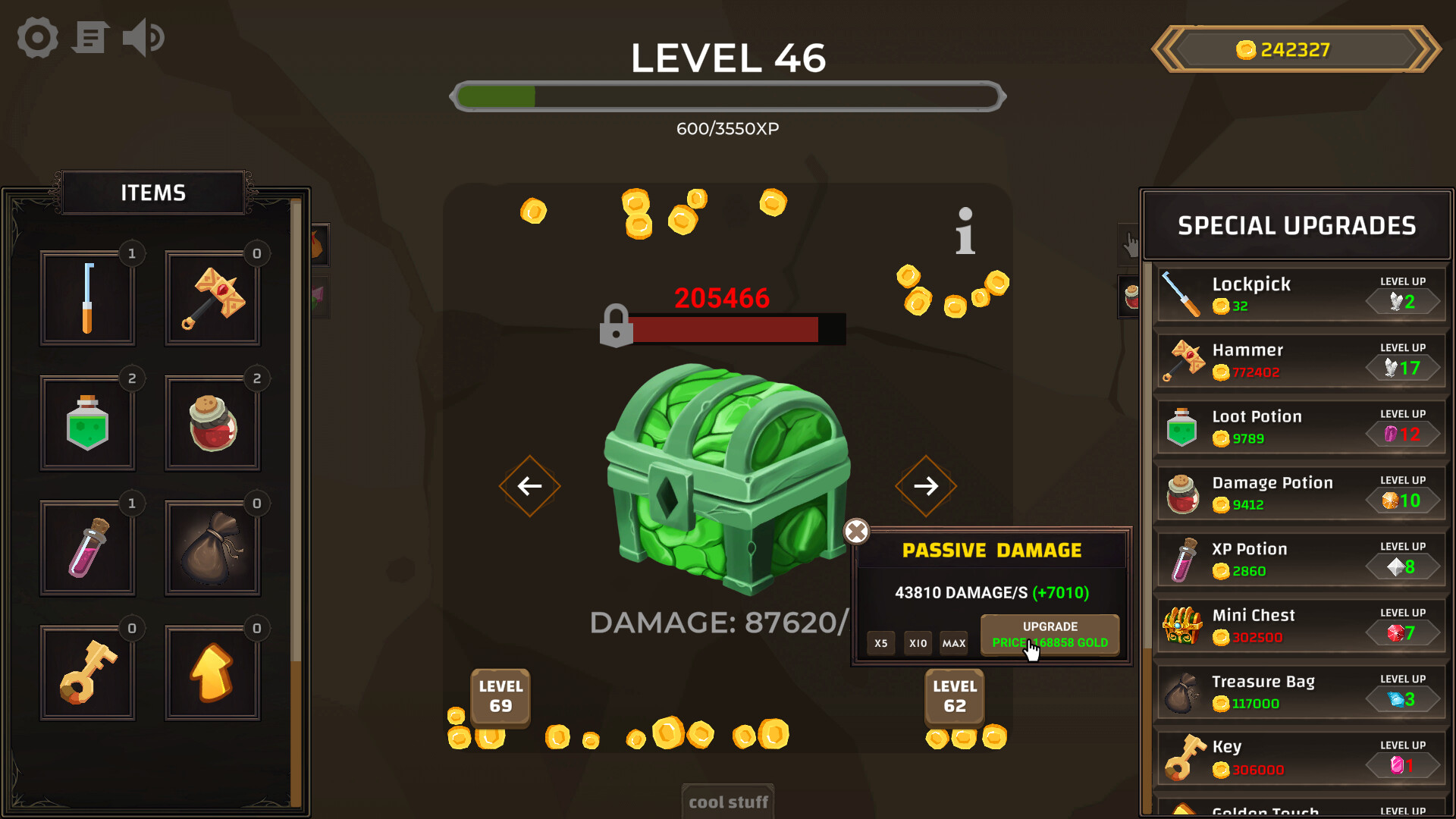Viewport: 1456px width, 819px height.
Task: Navigate to previous chest with left arrow
Action: 529,486
